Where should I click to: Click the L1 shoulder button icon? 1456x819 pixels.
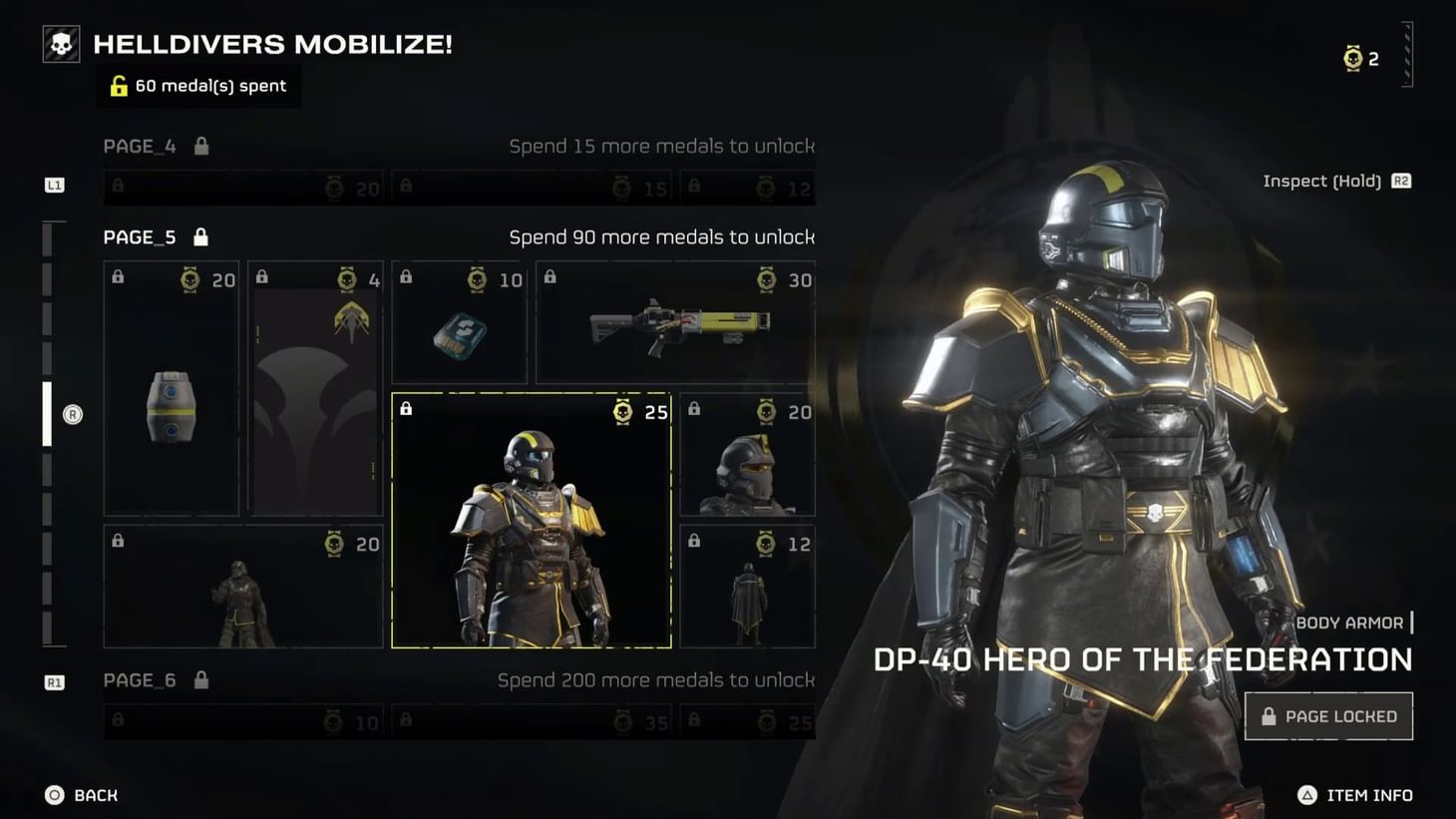point(55,185)
